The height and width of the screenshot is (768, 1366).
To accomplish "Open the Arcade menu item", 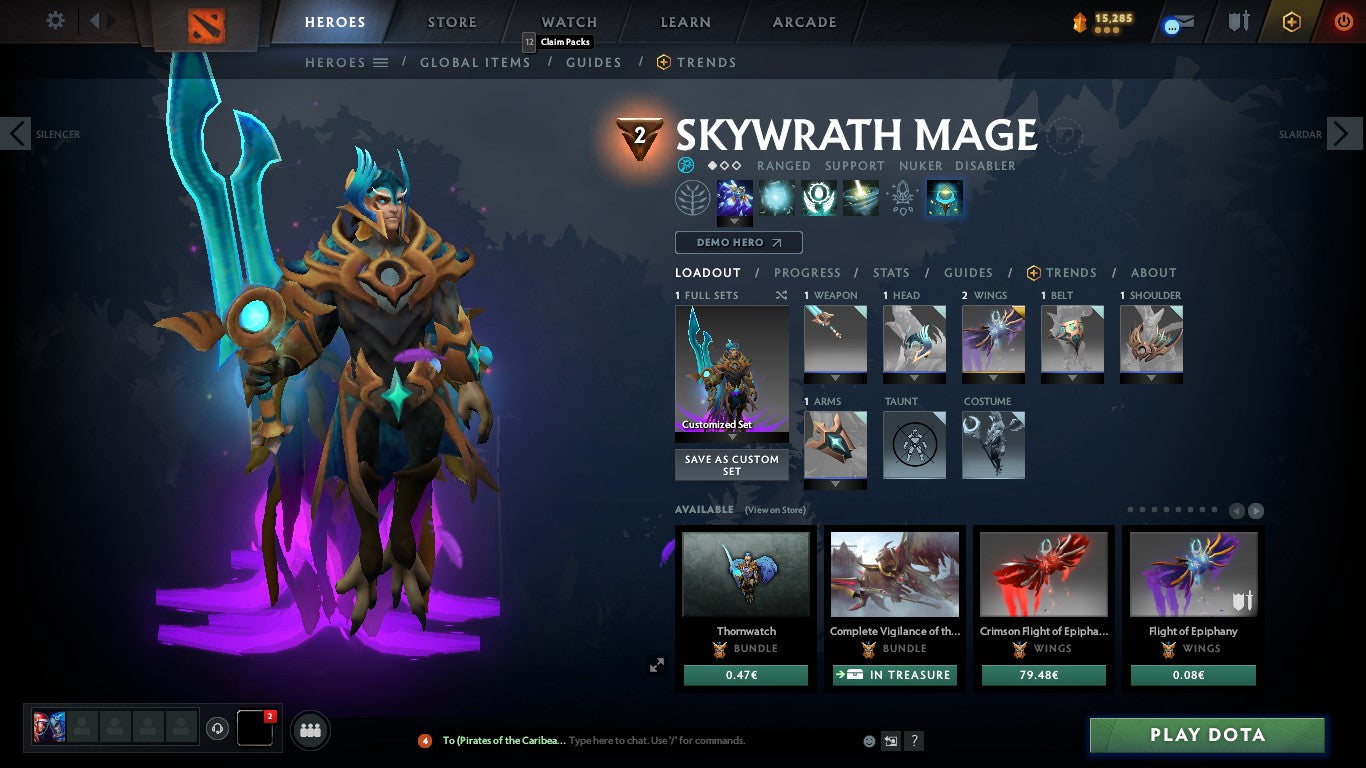I will [804, 21].
